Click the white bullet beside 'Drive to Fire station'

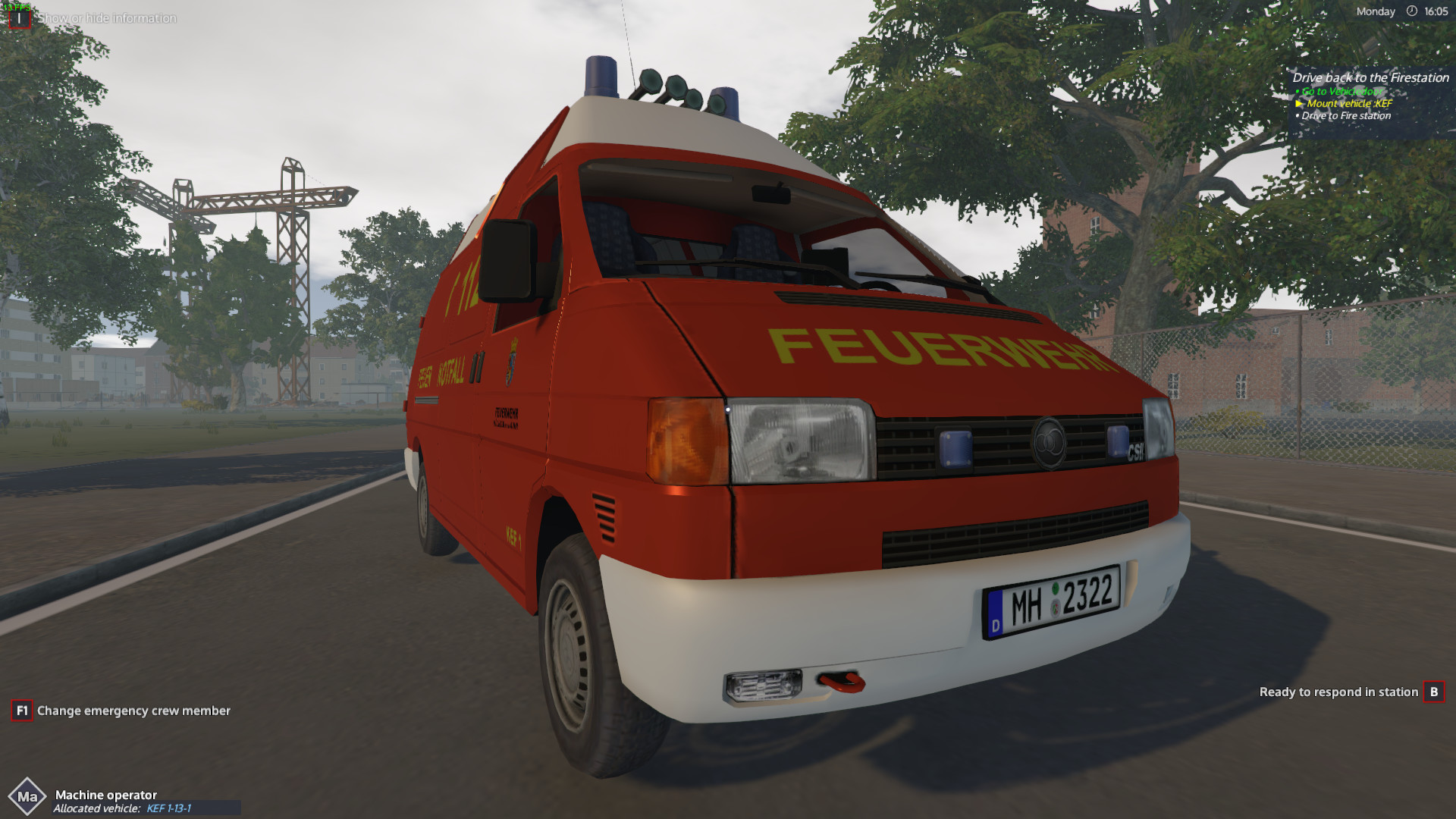click(x=1296, y=115)
